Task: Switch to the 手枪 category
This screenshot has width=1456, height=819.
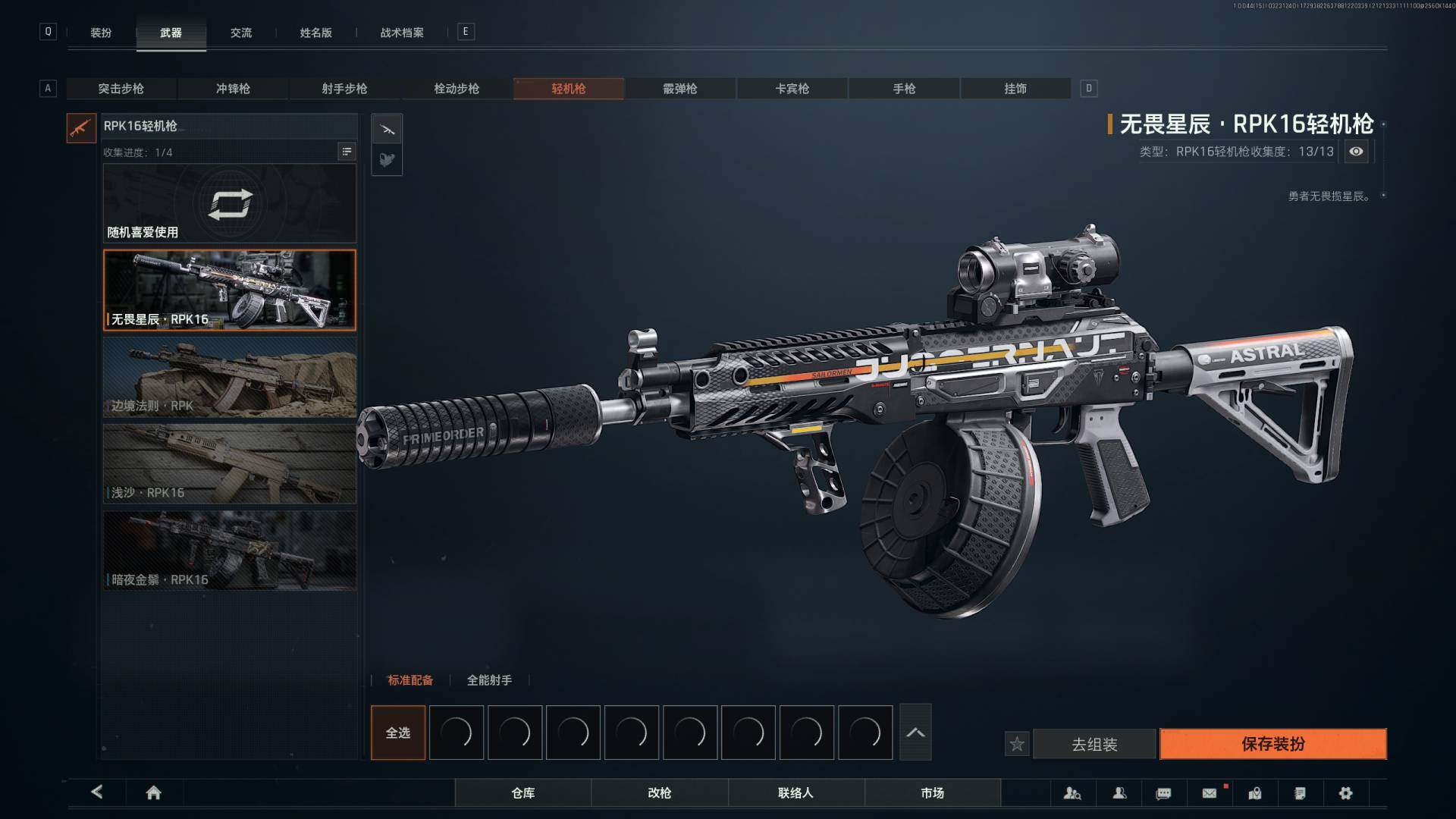Action: pos(904,89)
